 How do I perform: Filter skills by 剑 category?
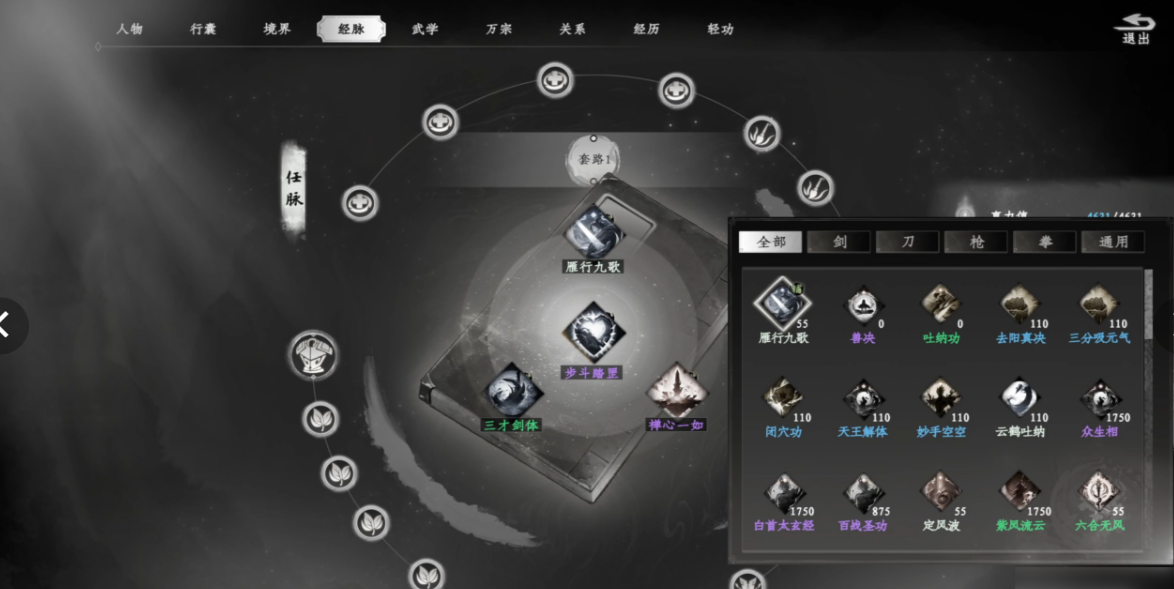pyautogui.click(x=840, y=242)
